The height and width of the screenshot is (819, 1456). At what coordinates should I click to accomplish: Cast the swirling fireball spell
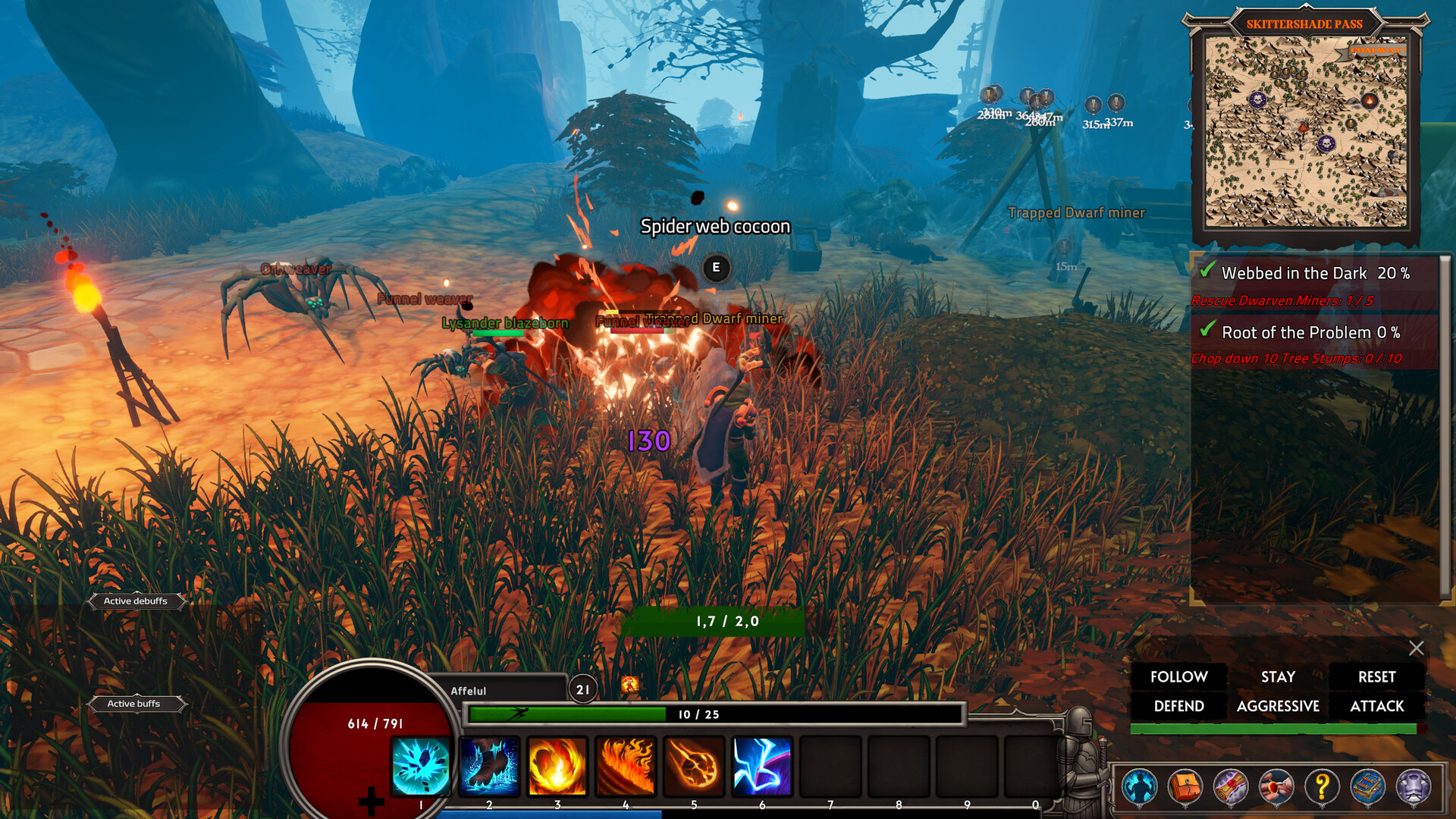click(557, 766)
